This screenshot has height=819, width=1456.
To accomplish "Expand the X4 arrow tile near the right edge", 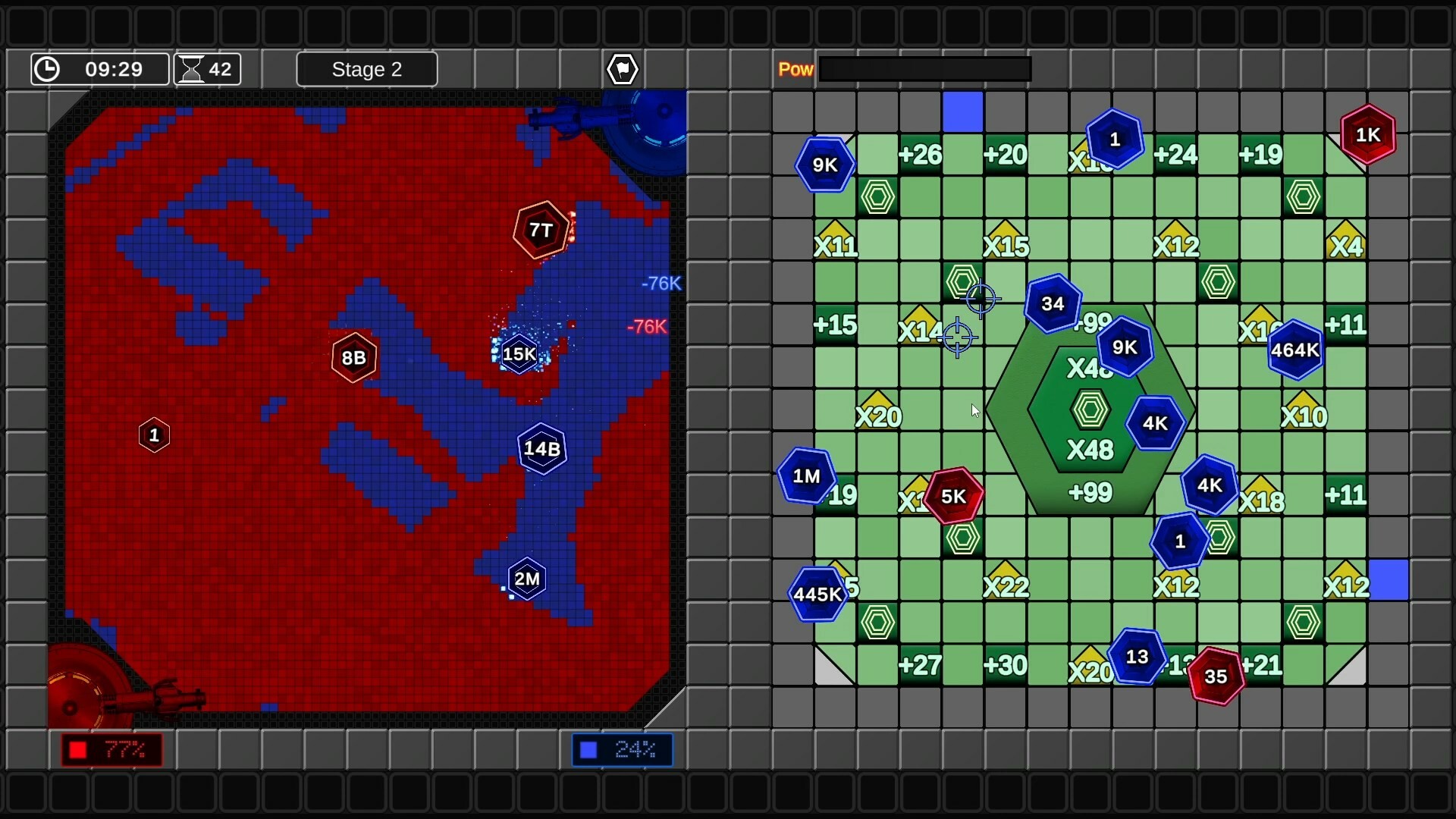I will click(1346, 244).
